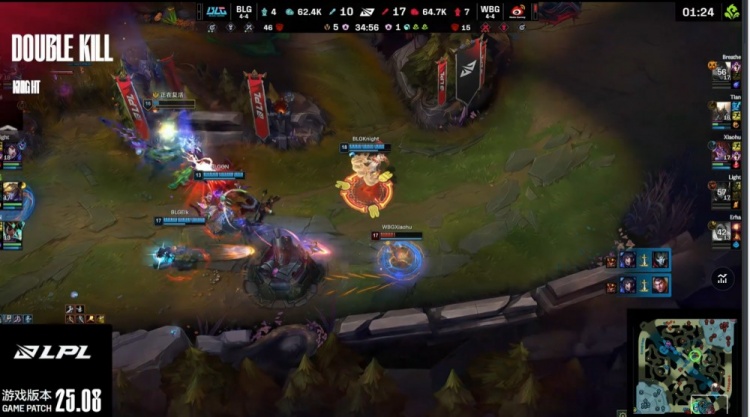Open the graph stats overlay button
The image size is (750, 417).
723,279
